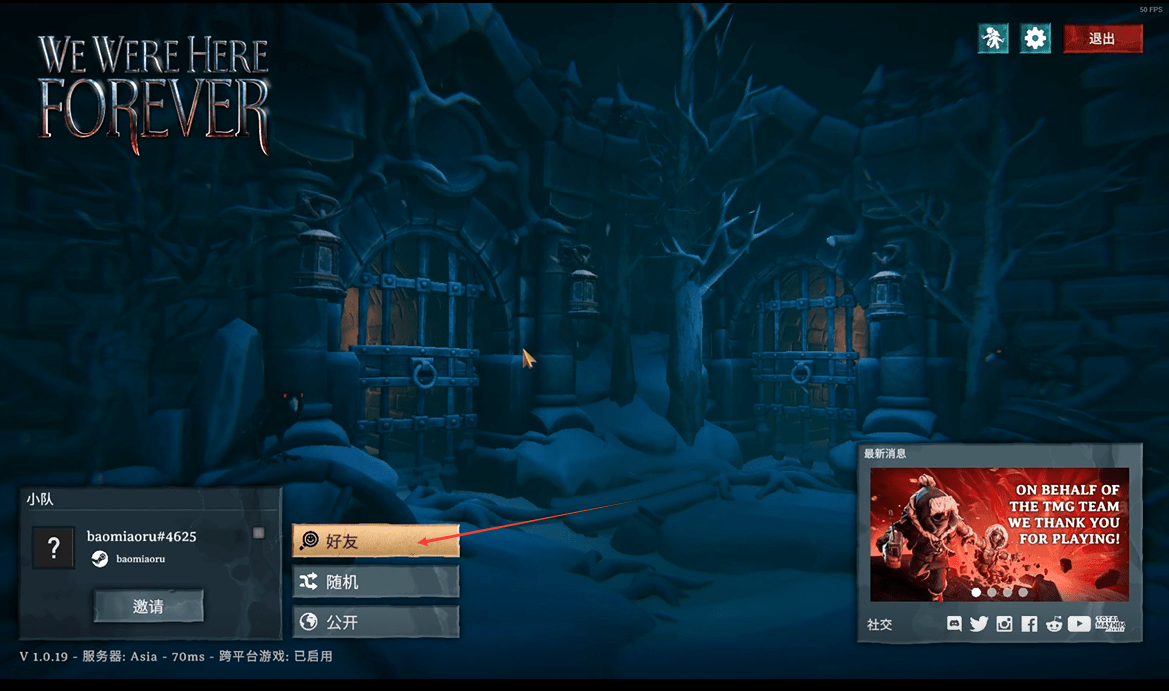Open the Discord social link
This screenshot has width=1169, height=691.
point(954,624)
